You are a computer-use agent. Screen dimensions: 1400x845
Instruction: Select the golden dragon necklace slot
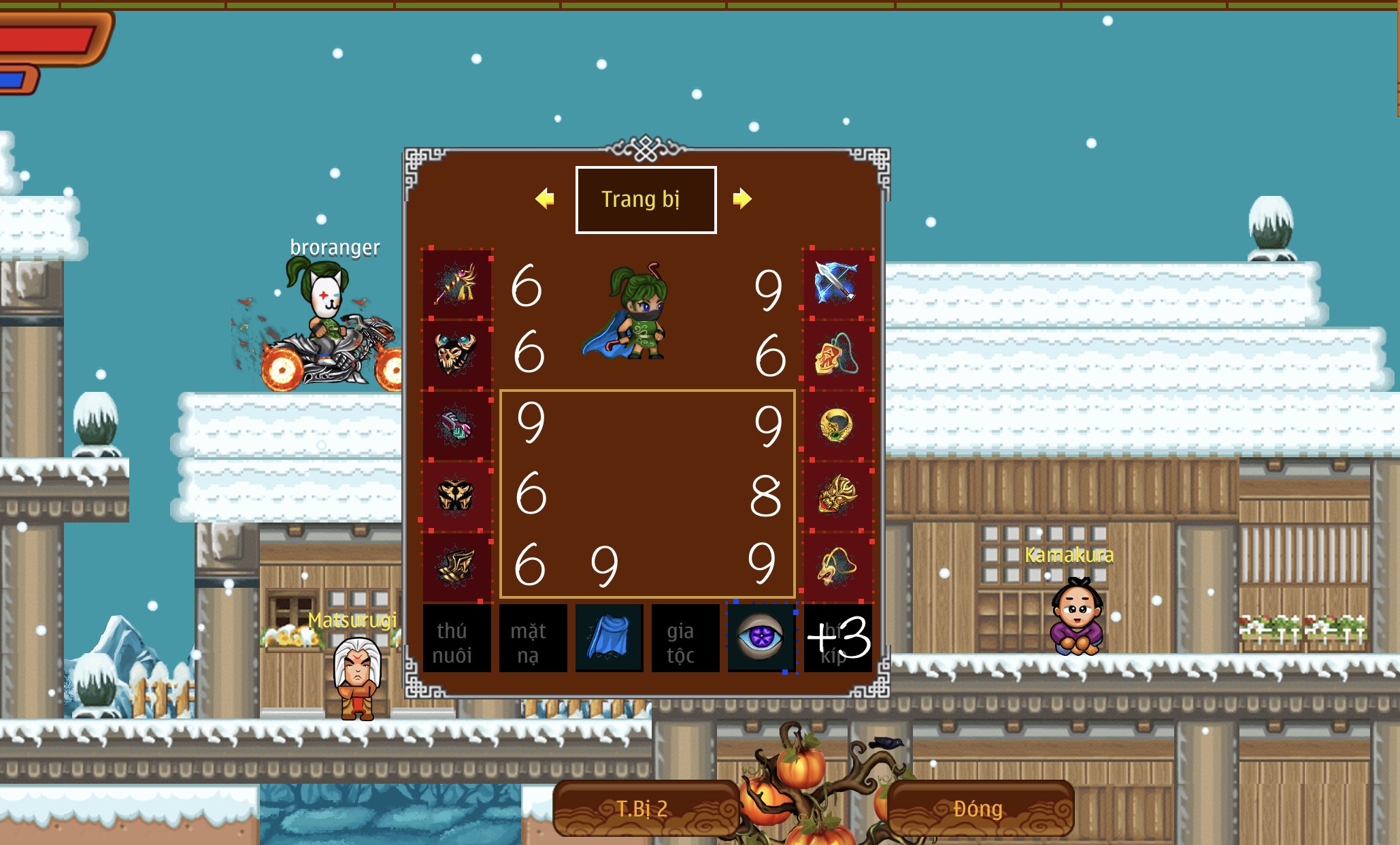(x=837, y=566)
